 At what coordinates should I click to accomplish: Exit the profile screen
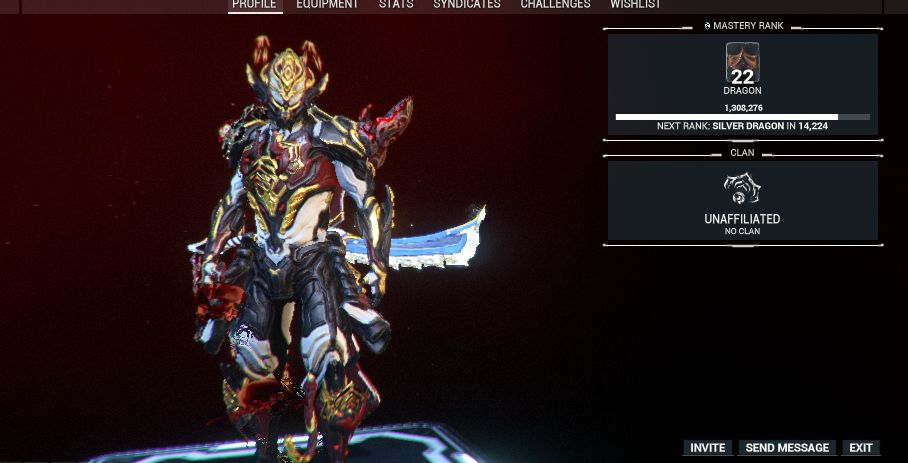(861, 448)
